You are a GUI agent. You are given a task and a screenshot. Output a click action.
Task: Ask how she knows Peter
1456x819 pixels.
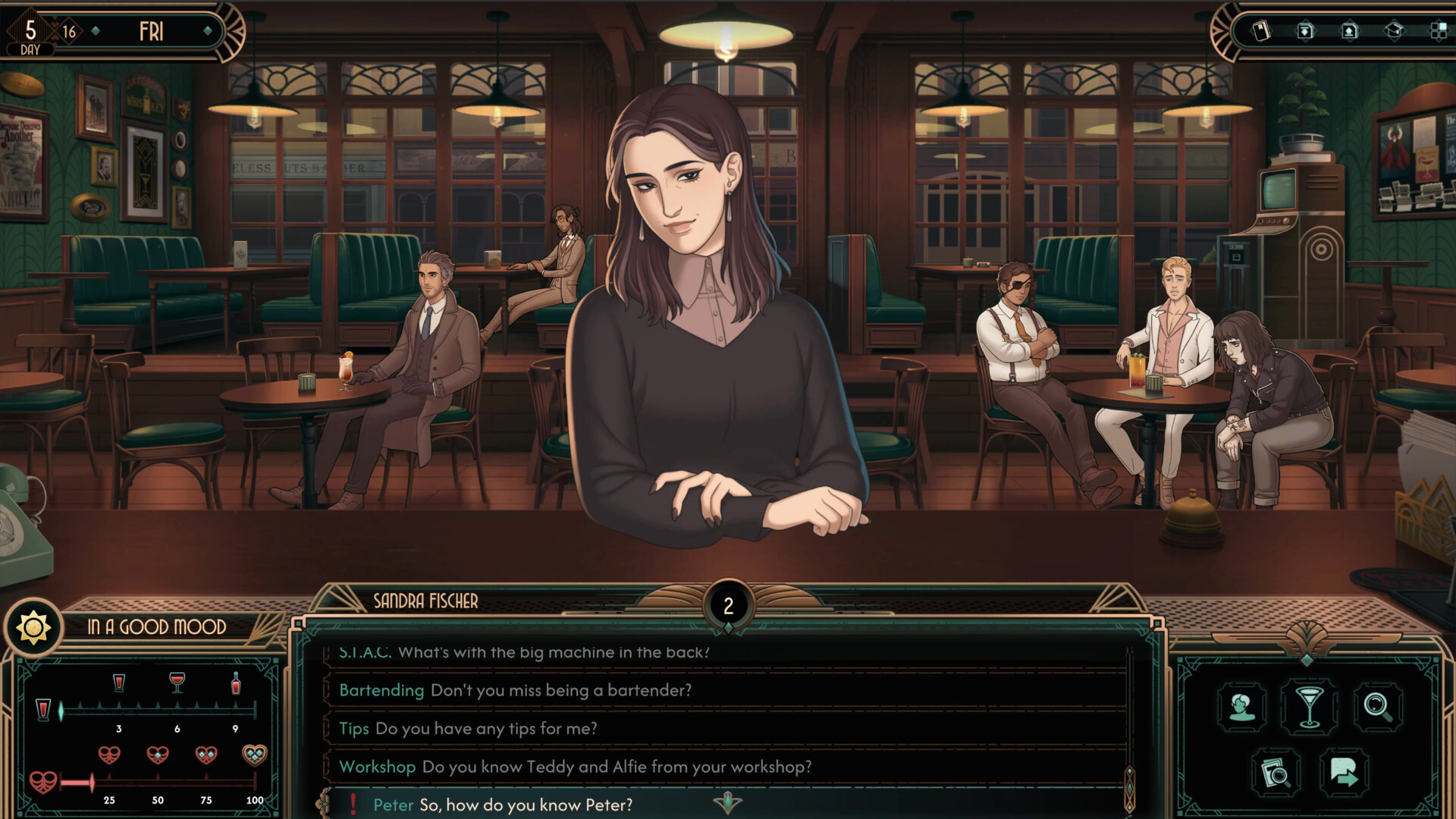coord(502,805)
